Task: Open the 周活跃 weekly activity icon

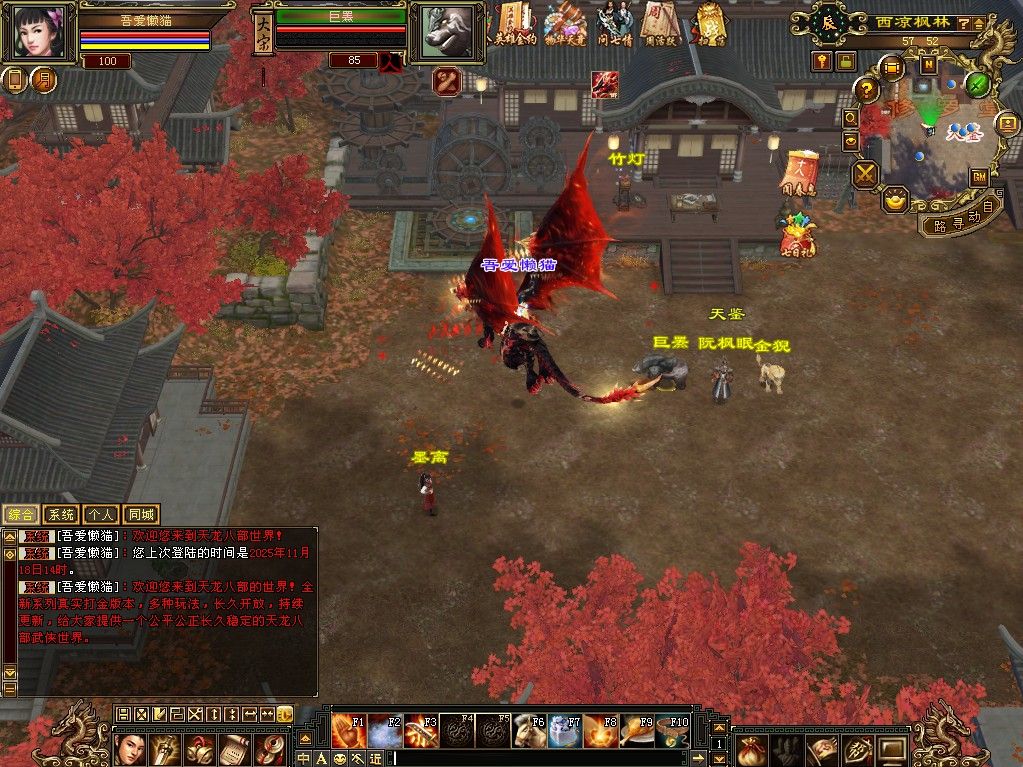Action: (x=661, y=24)
